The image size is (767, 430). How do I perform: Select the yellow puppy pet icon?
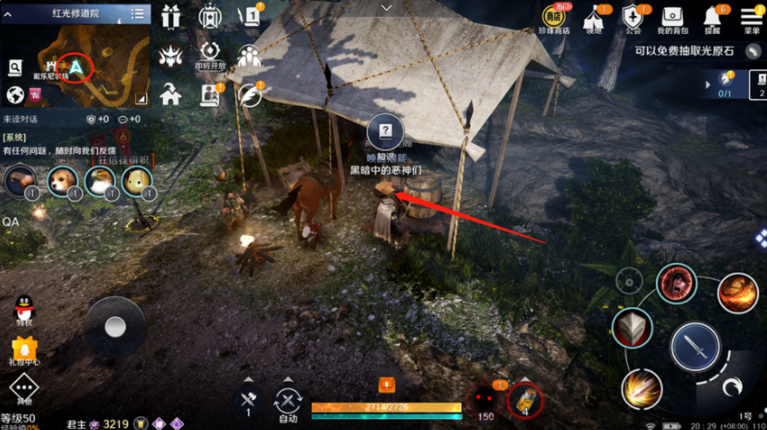[x=136, y=180]
